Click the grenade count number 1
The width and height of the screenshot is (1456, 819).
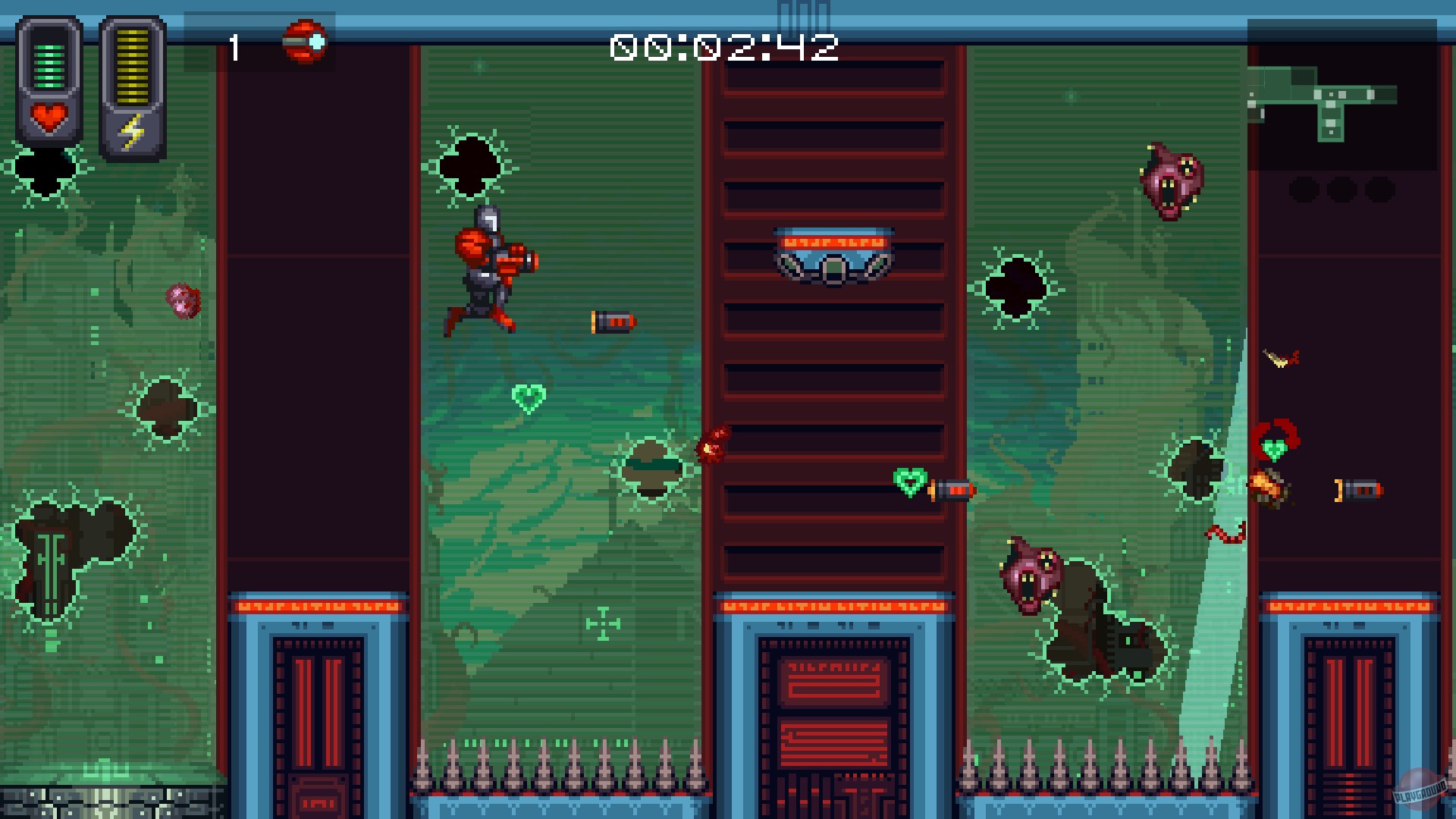point(234,45)
